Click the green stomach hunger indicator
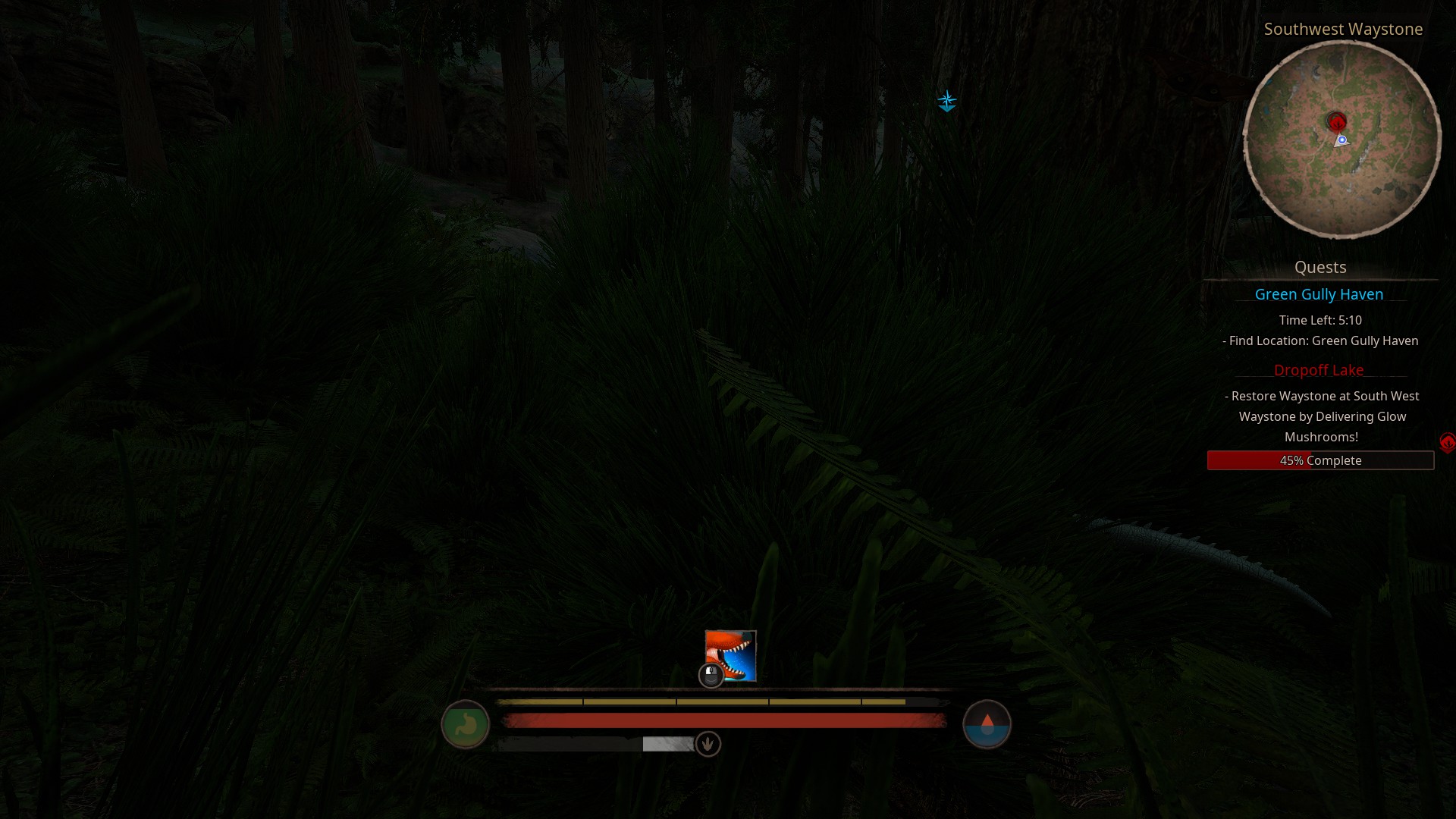1456x819 pixels. point(465,724)
